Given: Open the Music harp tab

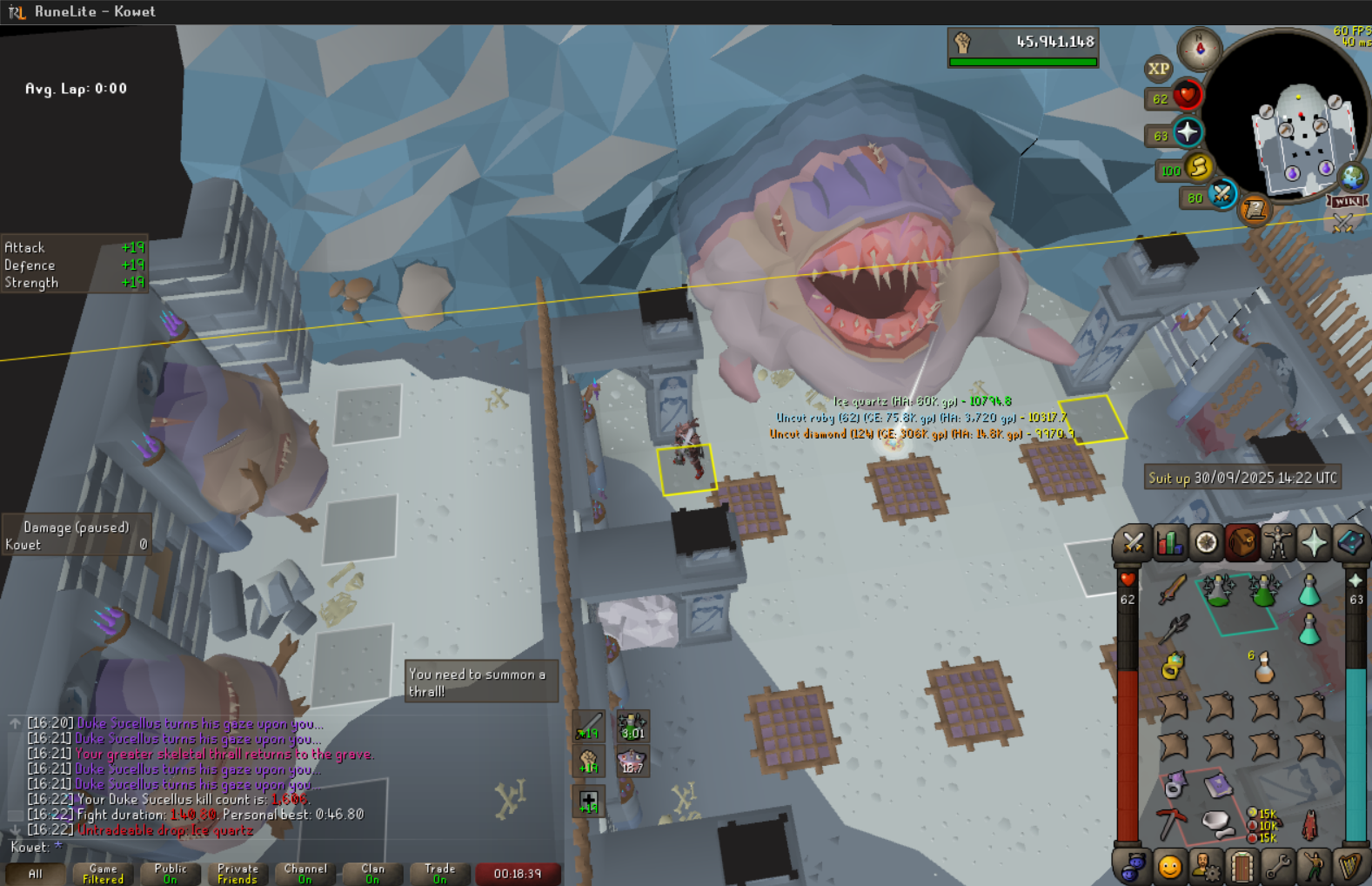Looking at the screenshot, I should [x=1349, y=867].
